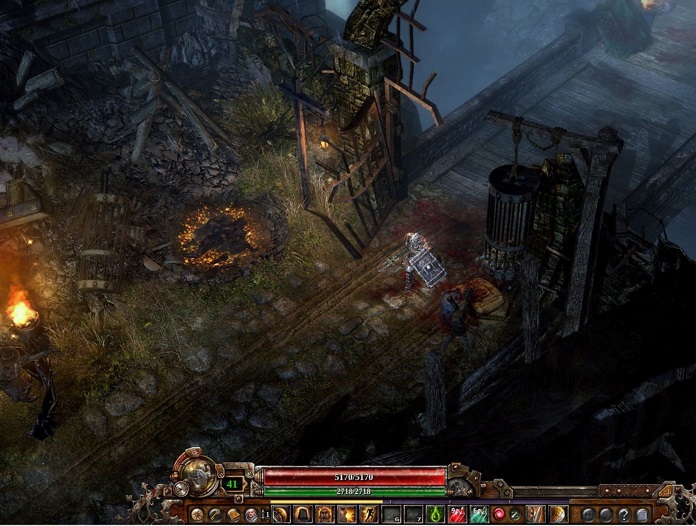
Task: Activate the hooded figure skill
Action: coord(304,514)
